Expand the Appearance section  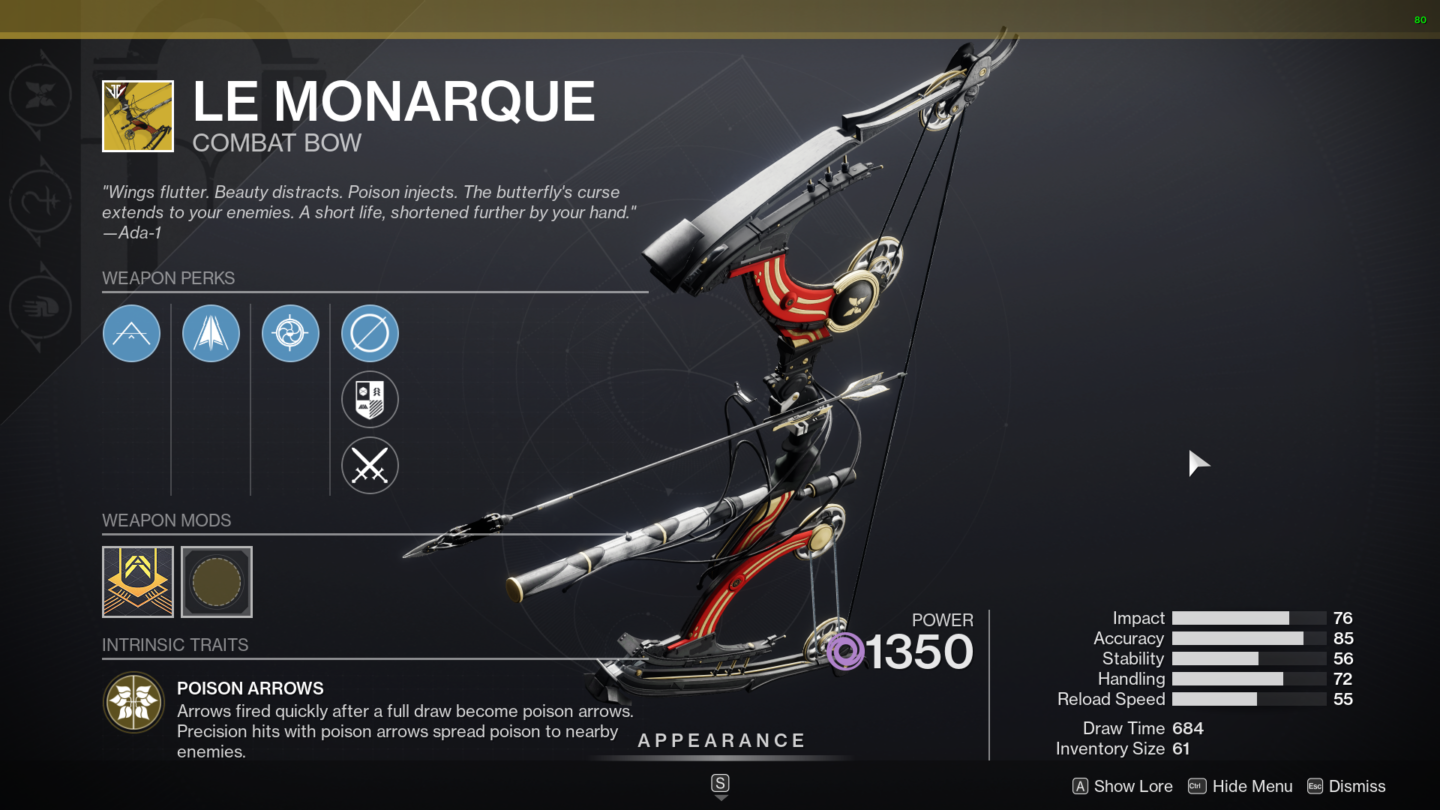pyautogui.click(x=722, y=740)
